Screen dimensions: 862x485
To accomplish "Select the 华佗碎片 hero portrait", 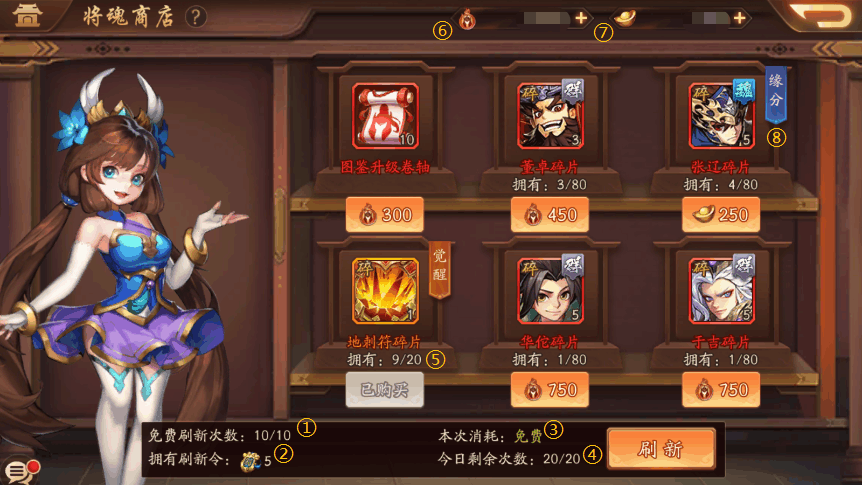I will point(551,291).
